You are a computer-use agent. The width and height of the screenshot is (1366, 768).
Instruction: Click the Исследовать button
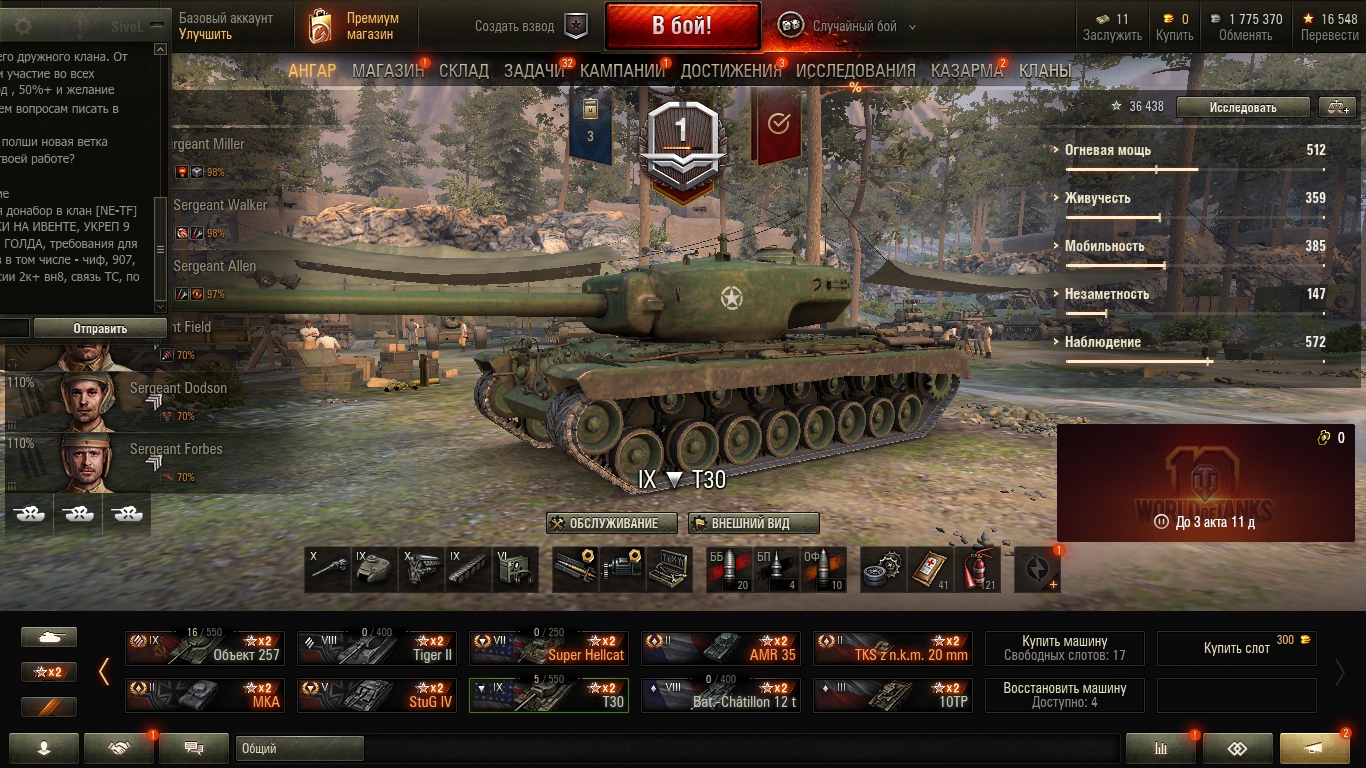(x=1242, y=107)
